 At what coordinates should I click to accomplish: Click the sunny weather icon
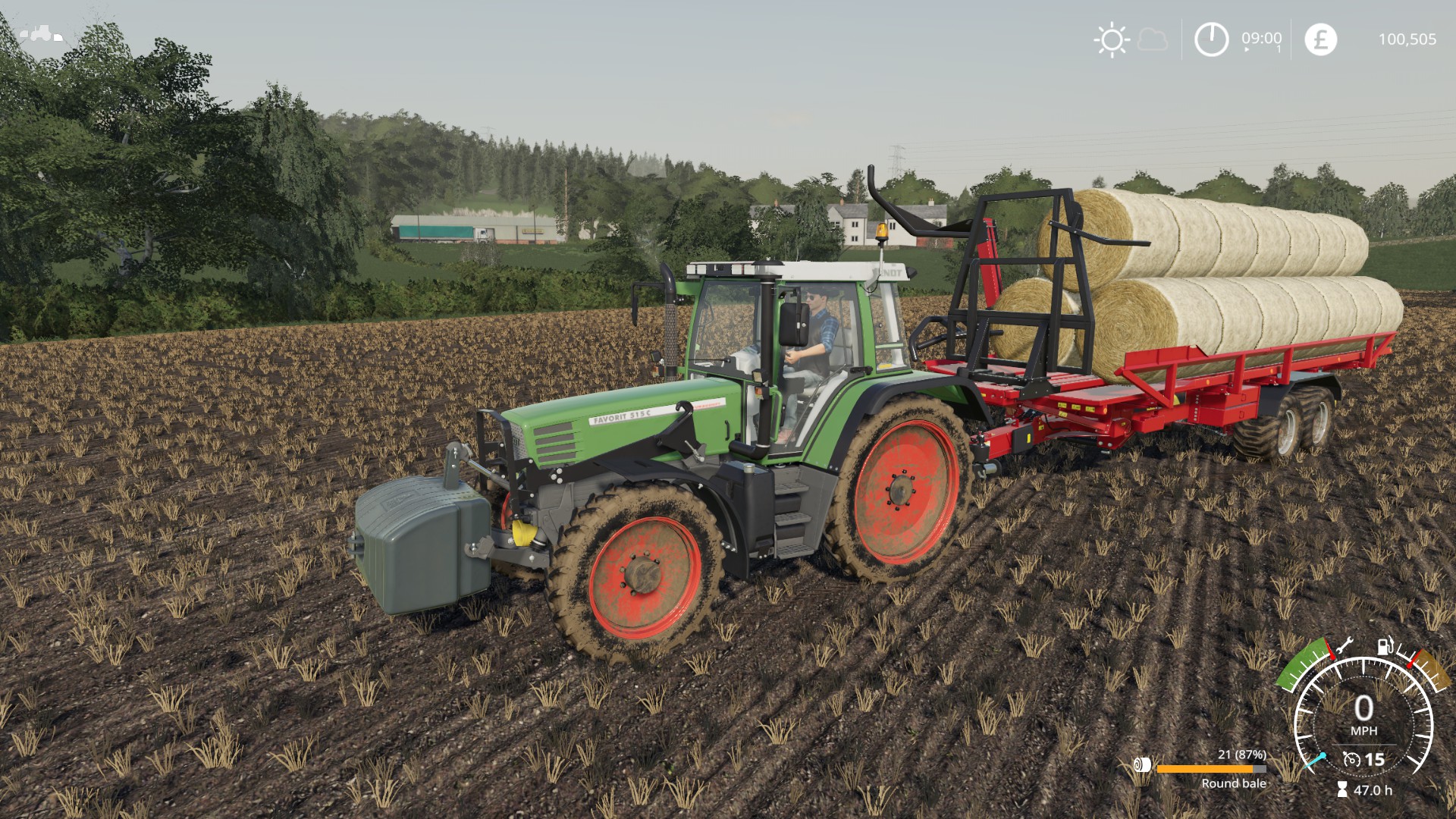(1112, 39)
